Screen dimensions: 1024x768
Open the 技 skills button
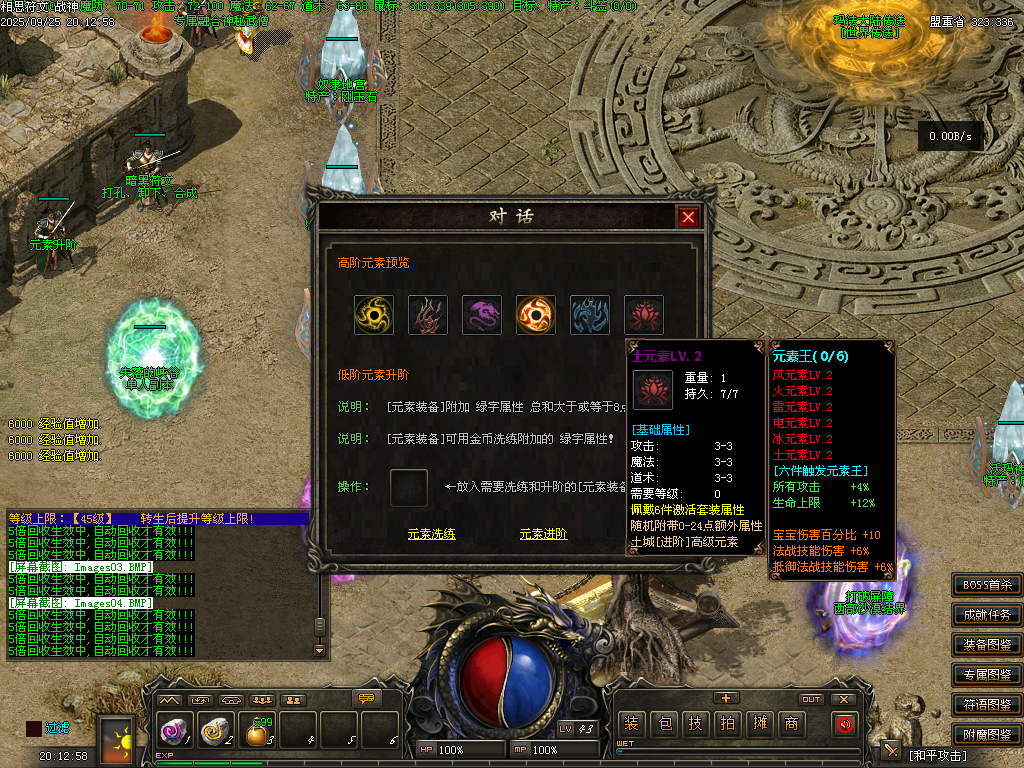(696, 724)
